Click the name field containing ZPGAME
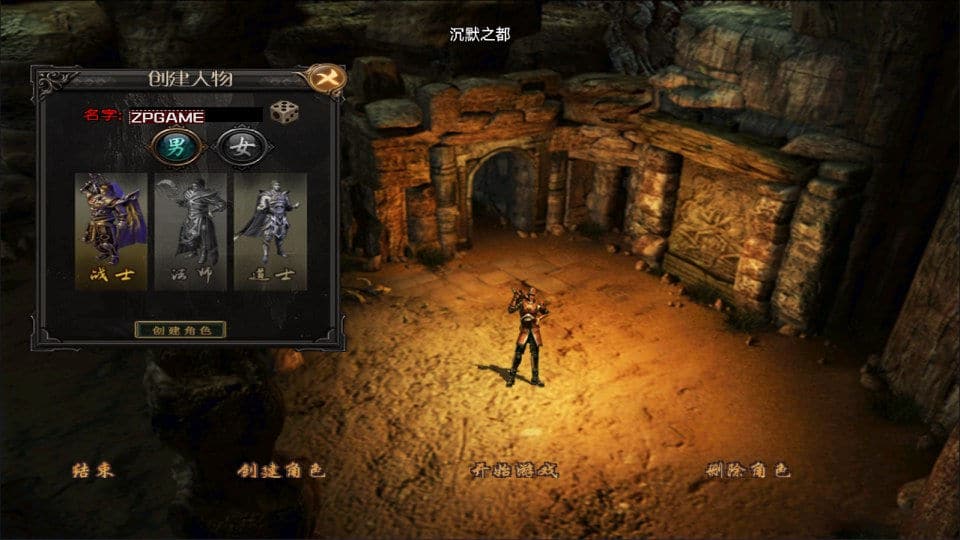This screenshot has width=960, height=540. click(x=196, y=116)
